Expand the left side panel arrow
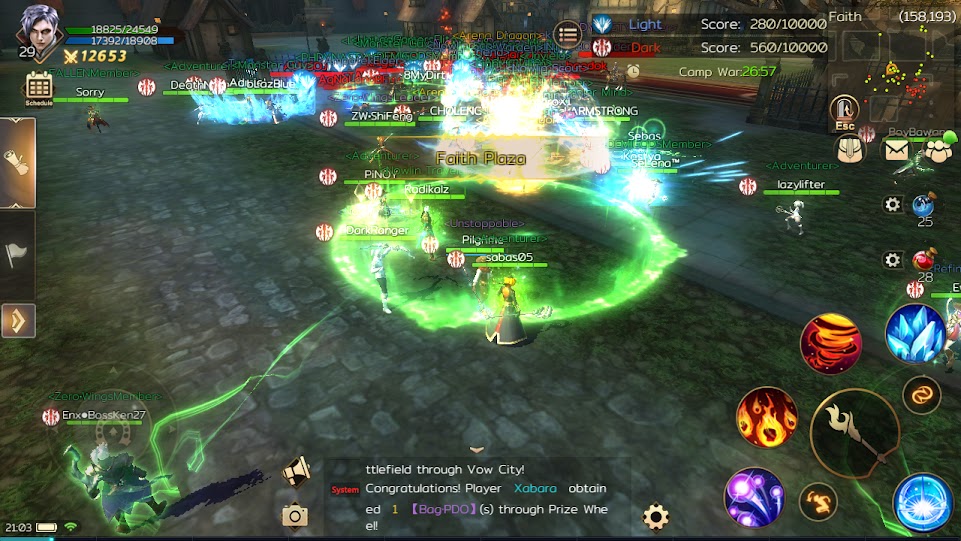The image size is (961, 541). click(x=18, y=321)
